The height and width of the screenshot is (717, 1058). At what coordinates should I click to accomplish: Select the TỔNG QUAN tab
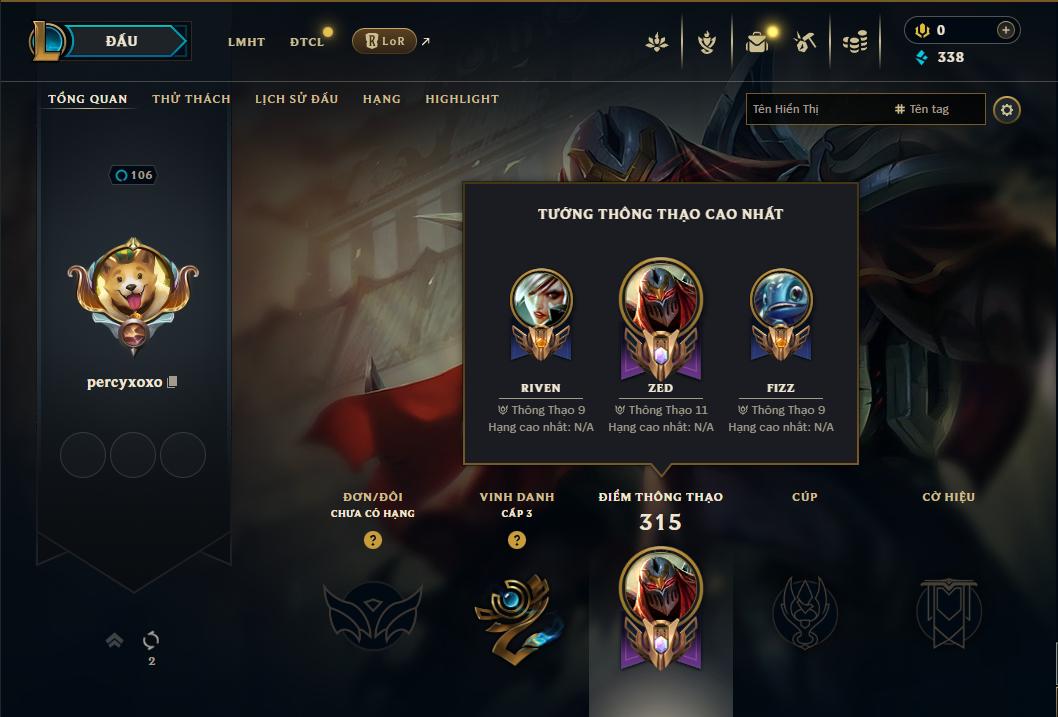click(88, 99)
